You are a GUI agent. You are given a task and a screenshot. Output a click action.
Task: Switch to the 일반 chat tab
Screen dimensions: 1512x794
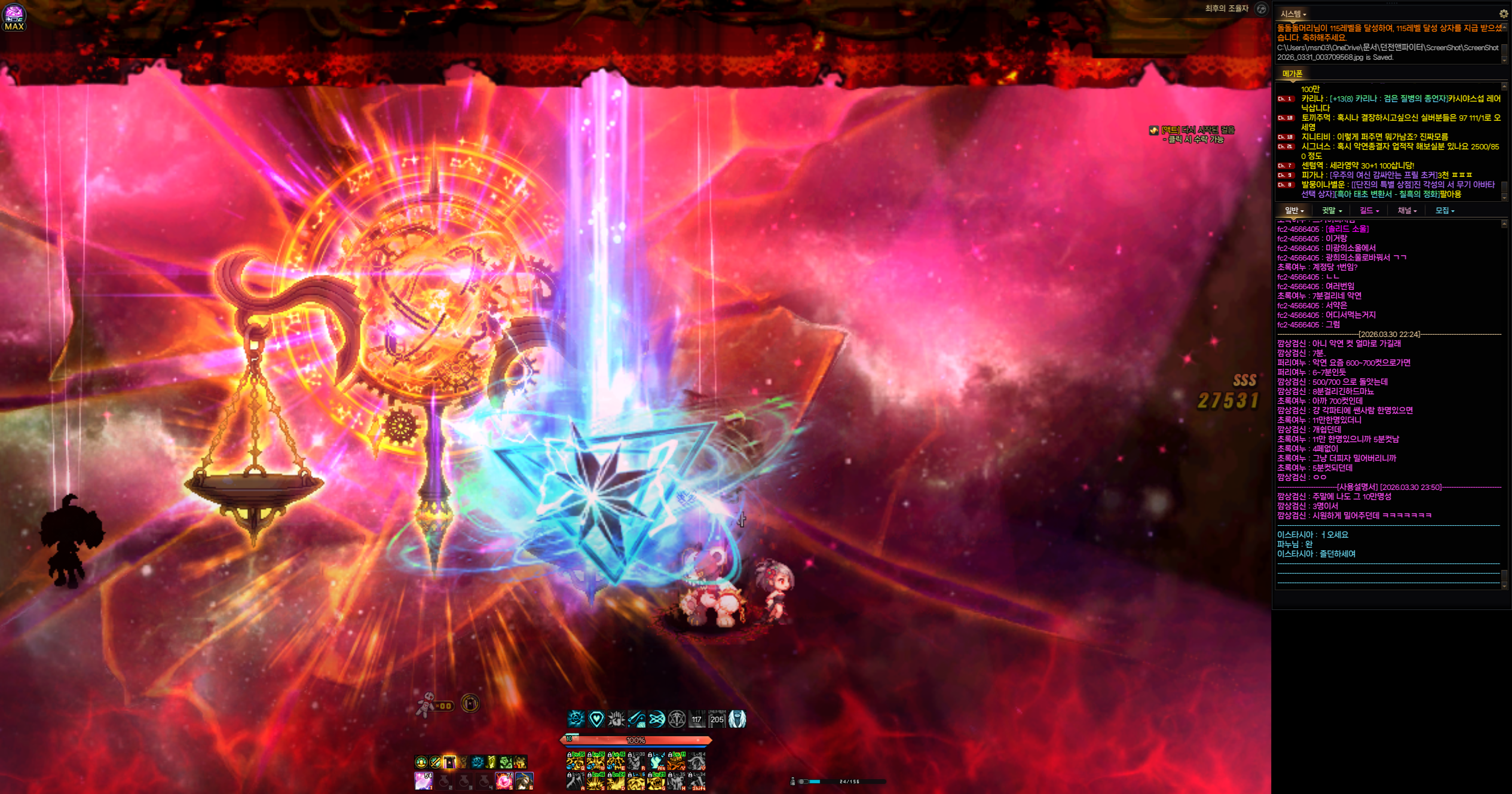click(x=1294, y=210)
